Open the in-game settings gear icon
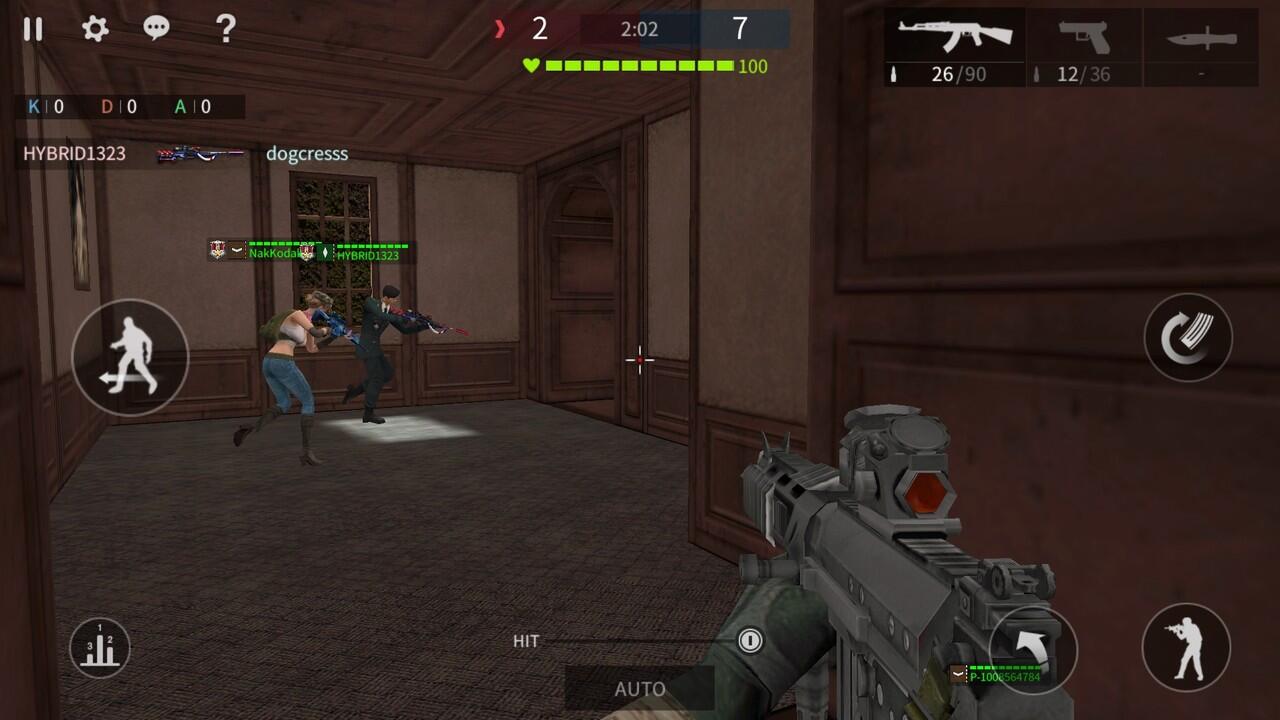The width and height of the screenshot is (1280, 720). pos(94,30)
